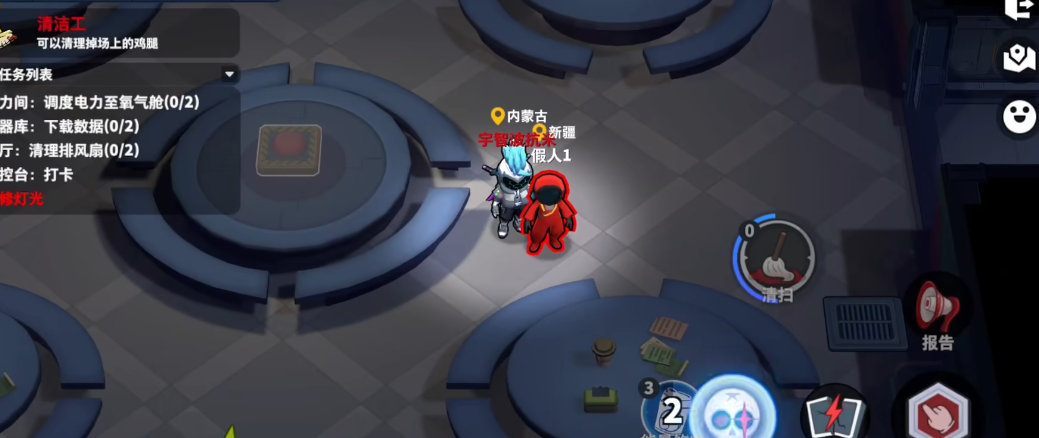Tap the red hexagon hand interact button
The width and height of the screenshot is (1039, 438).
(x=937, y=414)
